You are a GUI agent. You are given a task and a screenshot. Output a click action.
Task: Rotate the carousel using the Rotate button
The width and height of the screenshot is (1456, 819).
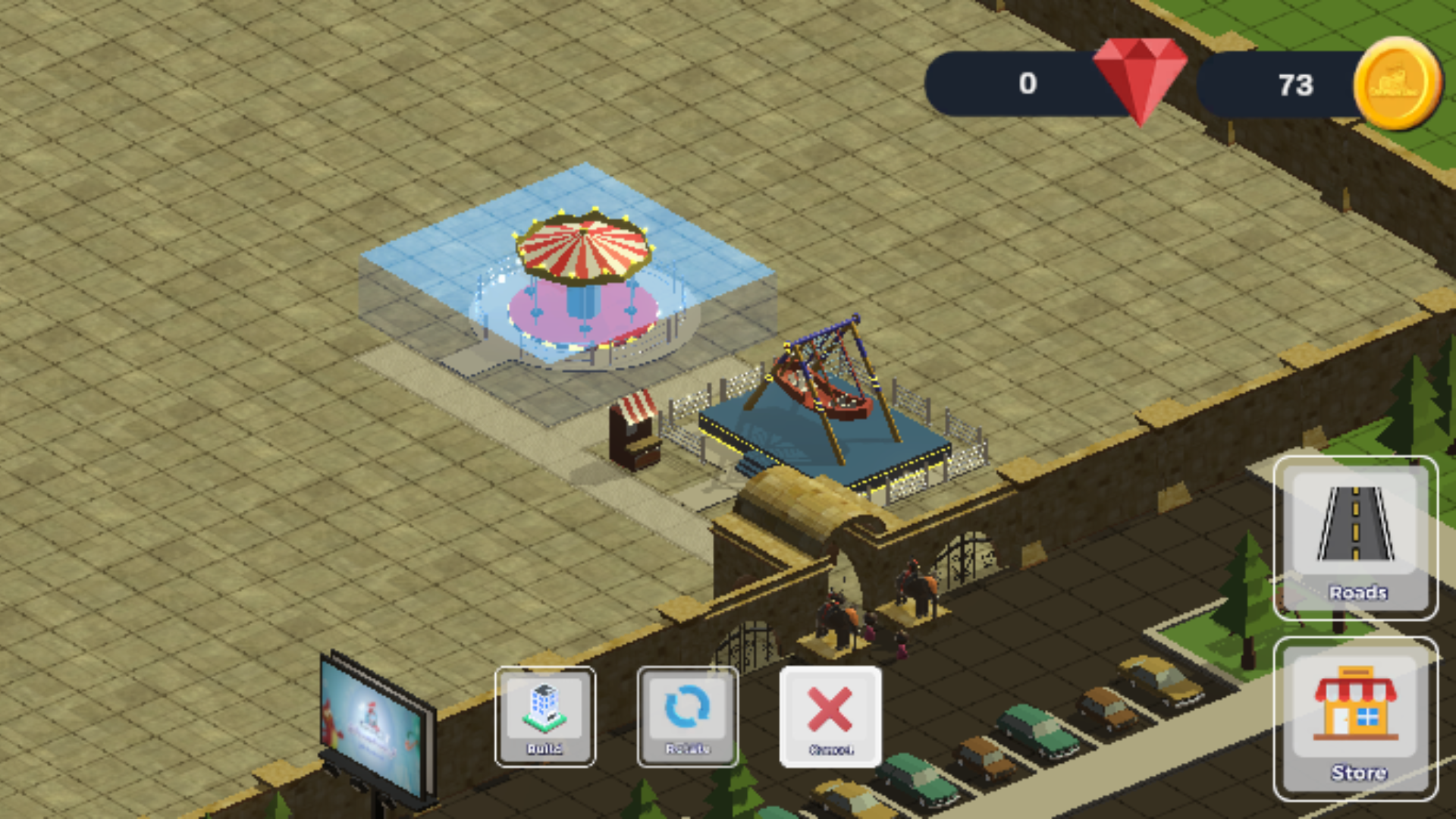(687, 717)
